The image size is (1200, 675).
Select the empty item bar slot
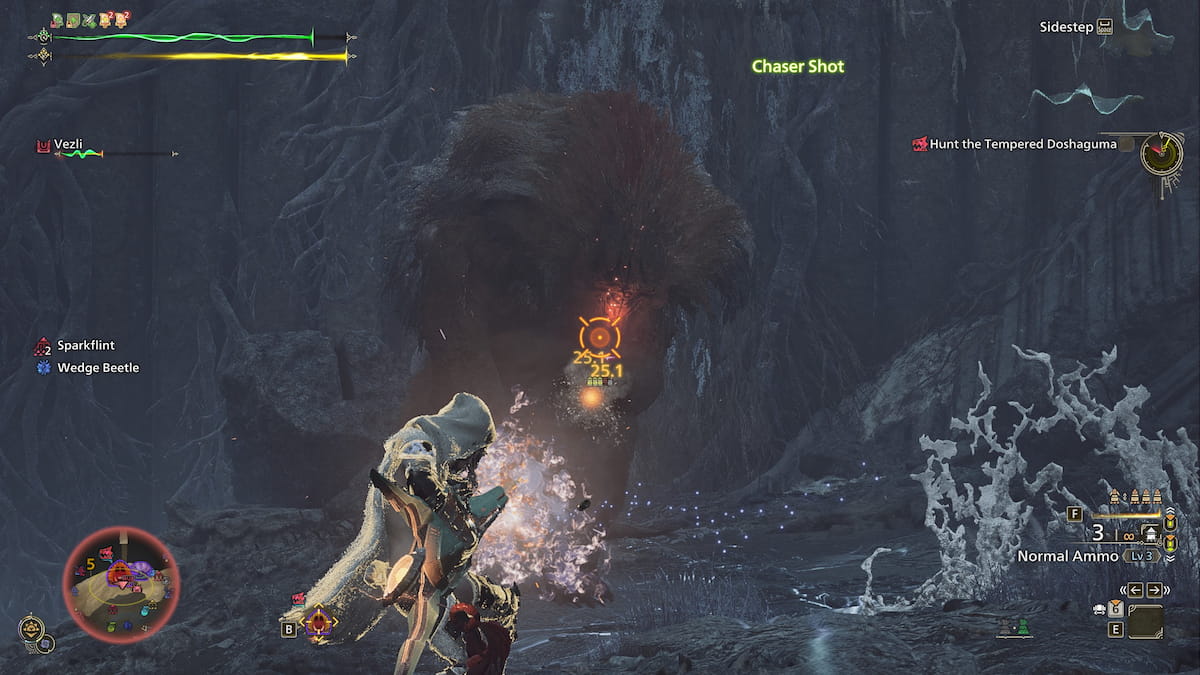point(1145,622)
